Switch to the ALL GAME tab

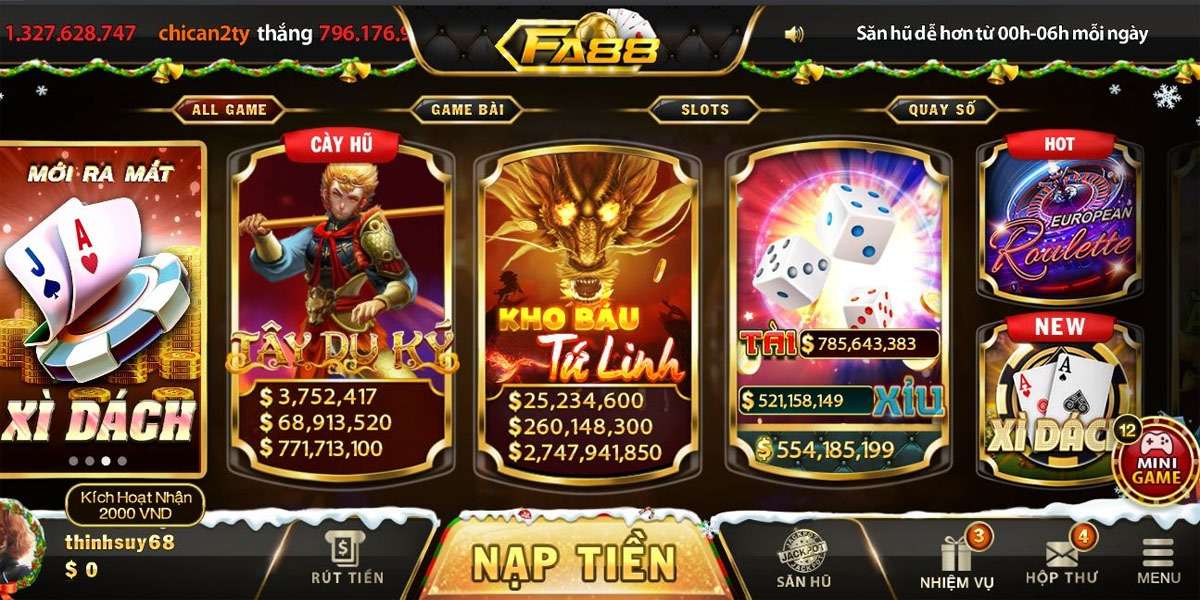[x=229, y=110]
